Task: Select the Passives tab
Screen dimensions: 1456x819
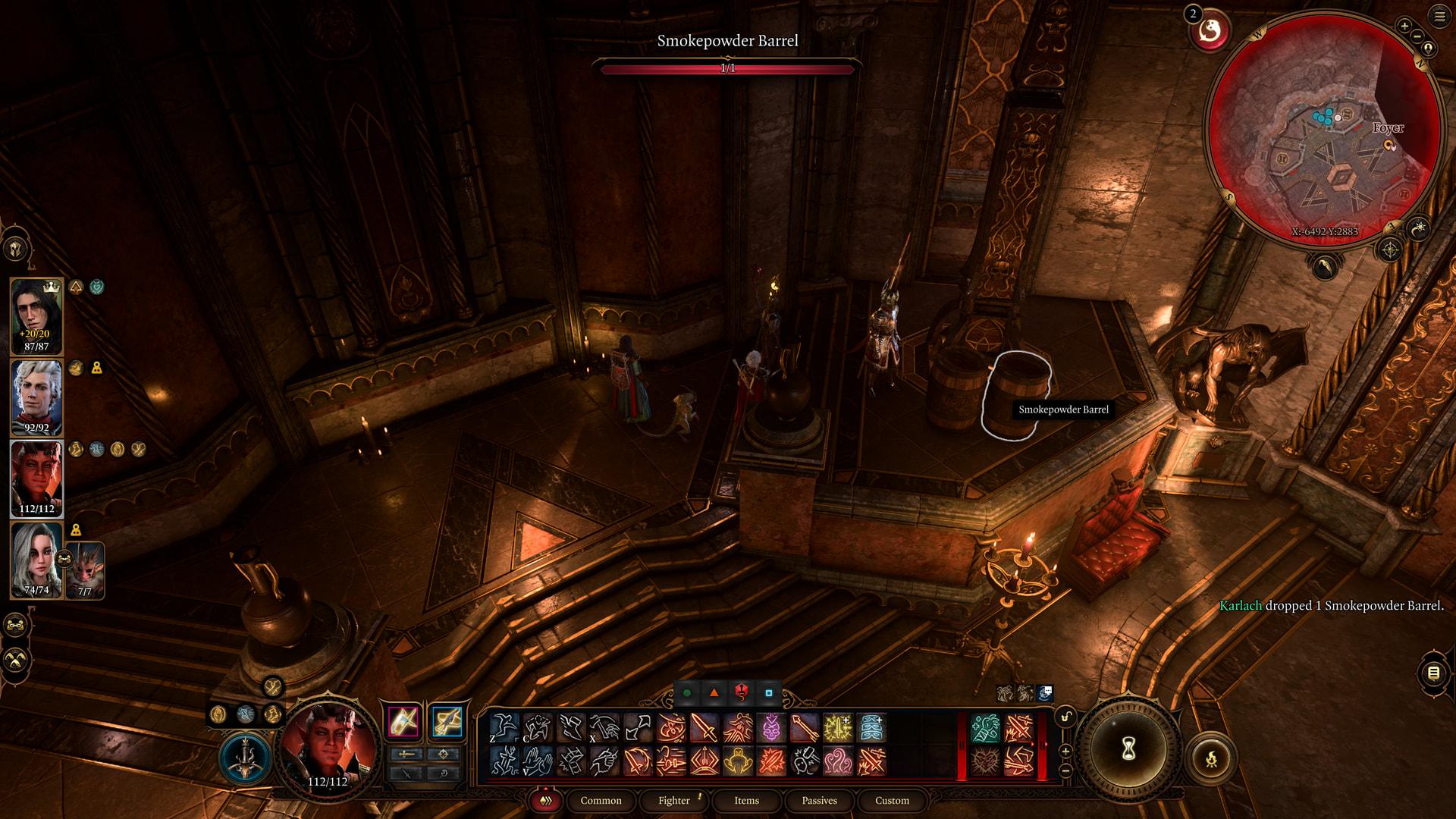Action: point(819,800)
